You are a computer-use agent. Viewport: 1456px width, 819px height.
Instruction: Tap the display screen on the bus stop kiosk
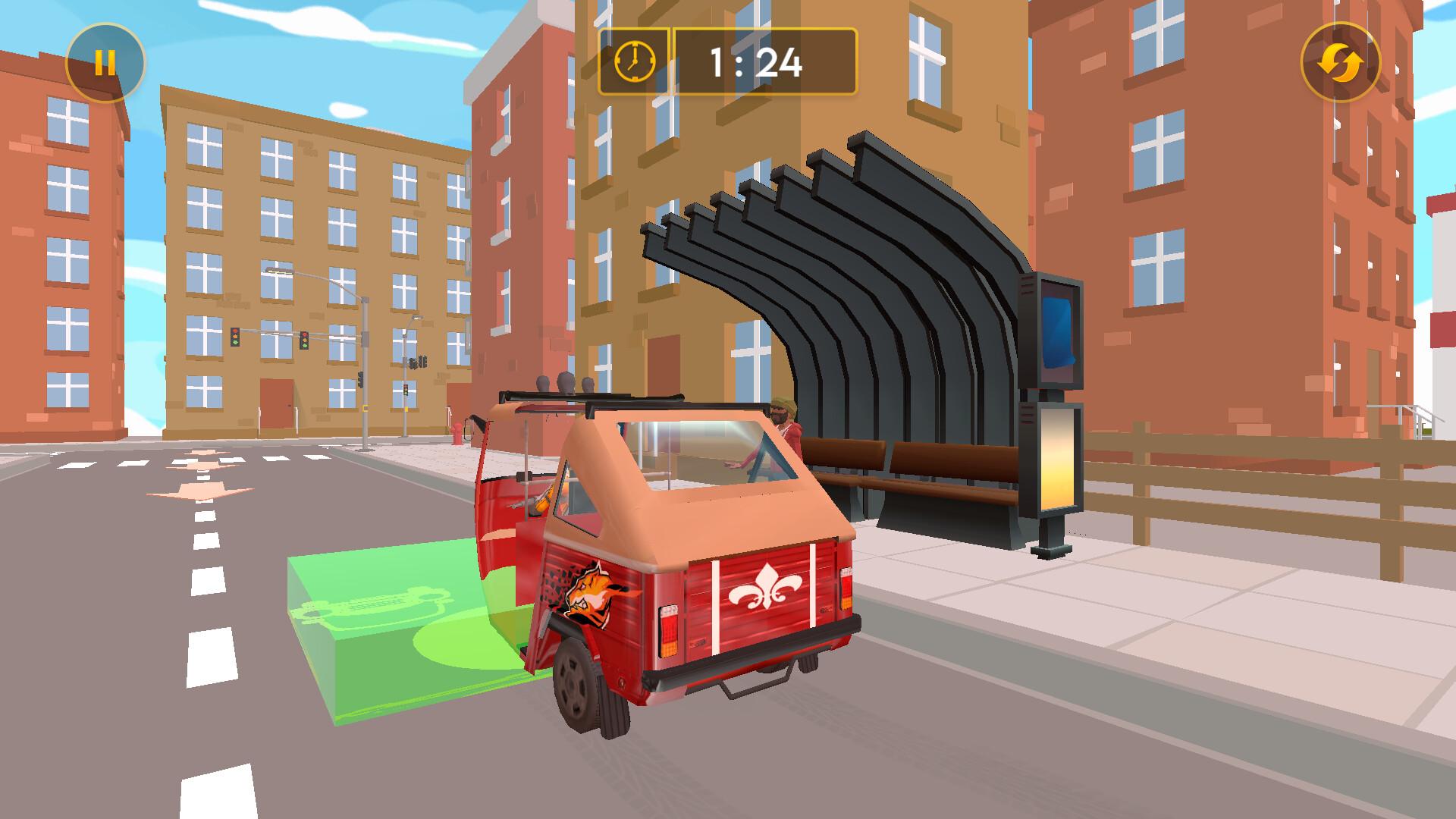point(1056,334)
